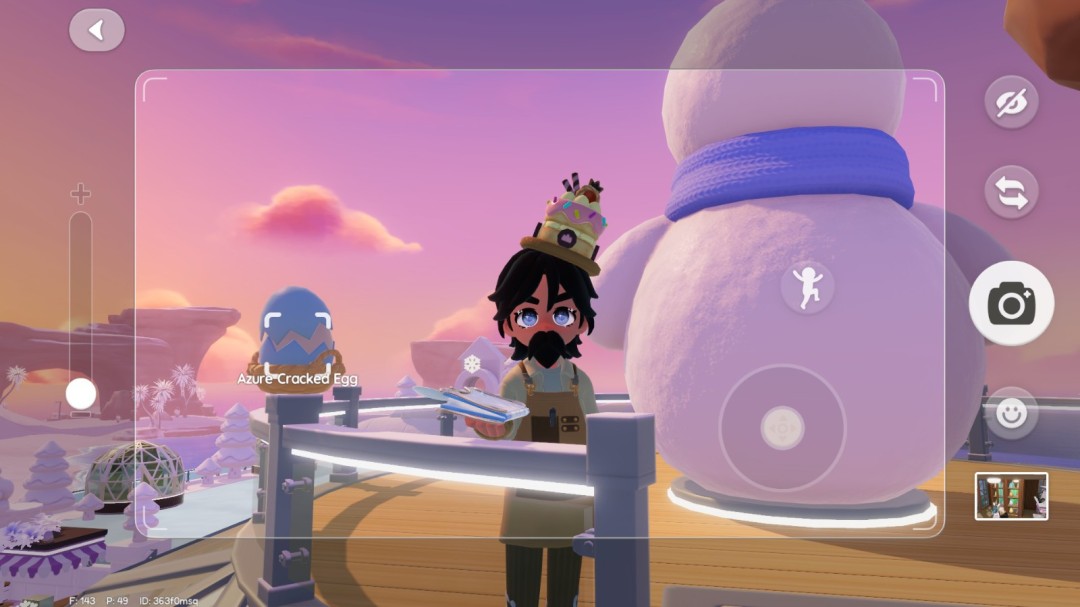The height and width of the screenshot is (607, 1080).
Task: Switch the camera view with the swap arrows
Action: click(1011, 191)
